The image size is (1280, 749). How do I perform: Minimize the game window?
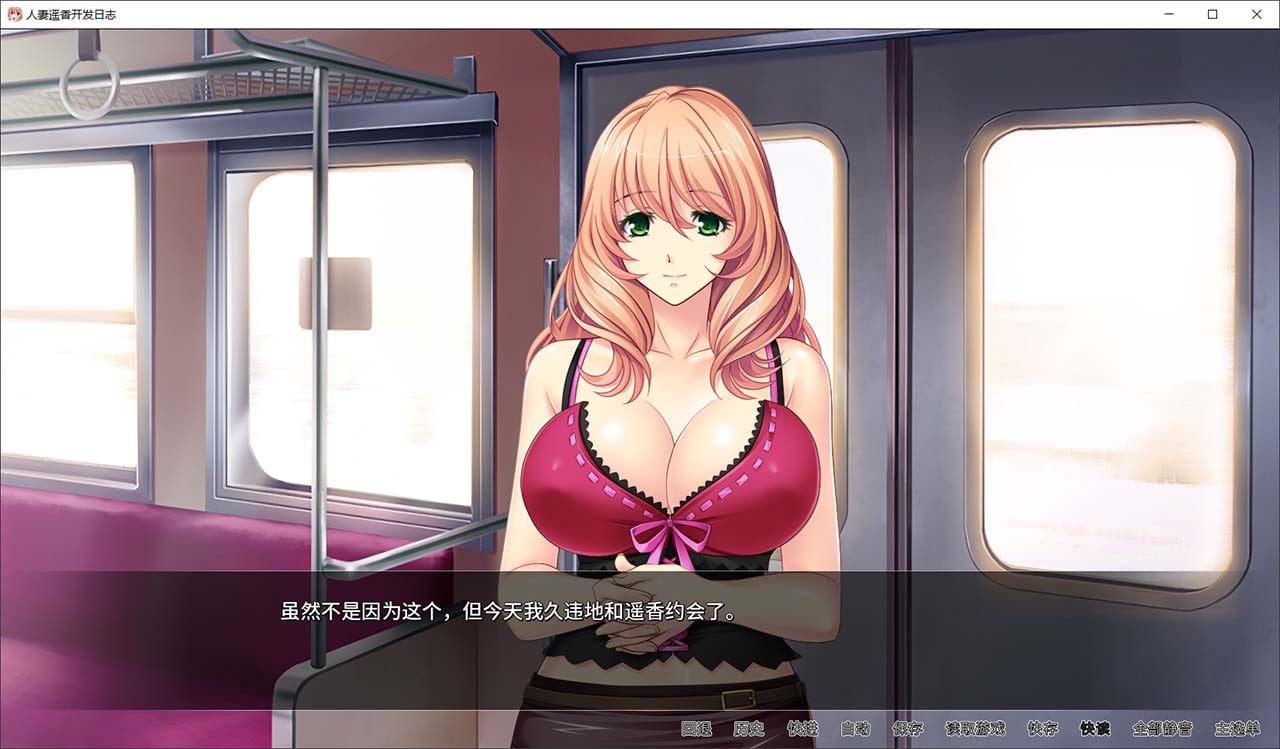click(x=1169, y=14)
